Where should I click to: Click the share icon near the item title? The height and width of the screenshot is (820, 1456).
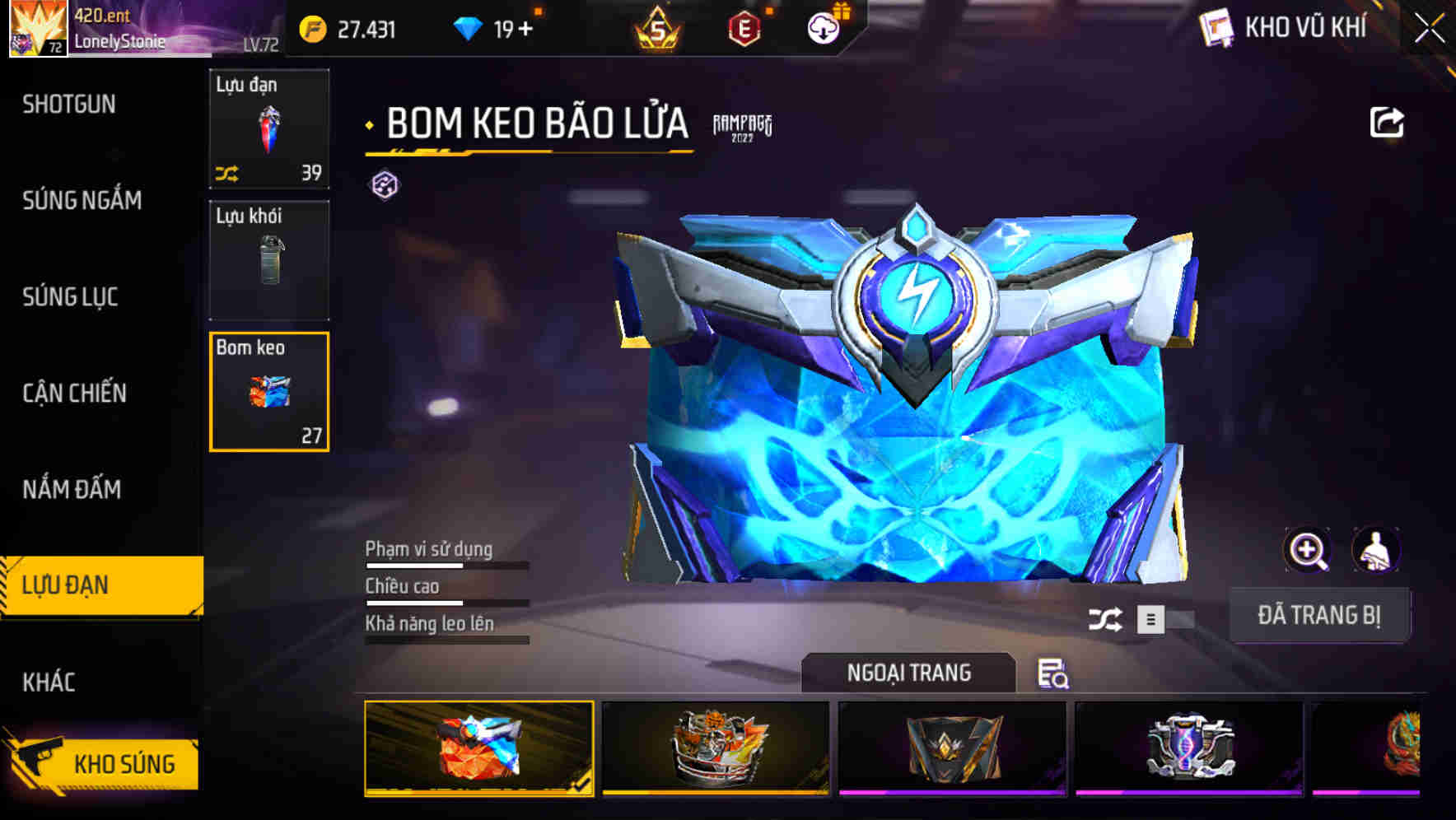pyautogui.click(x=1388, y=121)
